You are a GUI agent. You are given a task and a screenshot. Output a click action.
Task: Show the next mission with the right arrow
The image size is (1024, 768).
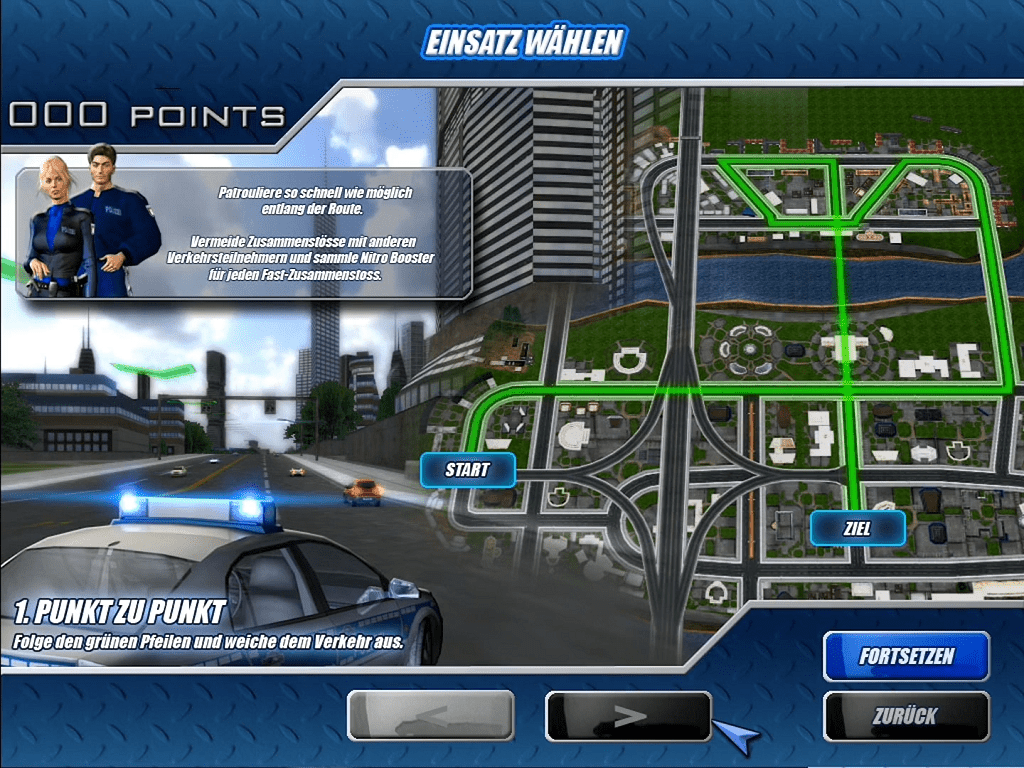click(628, 716)
